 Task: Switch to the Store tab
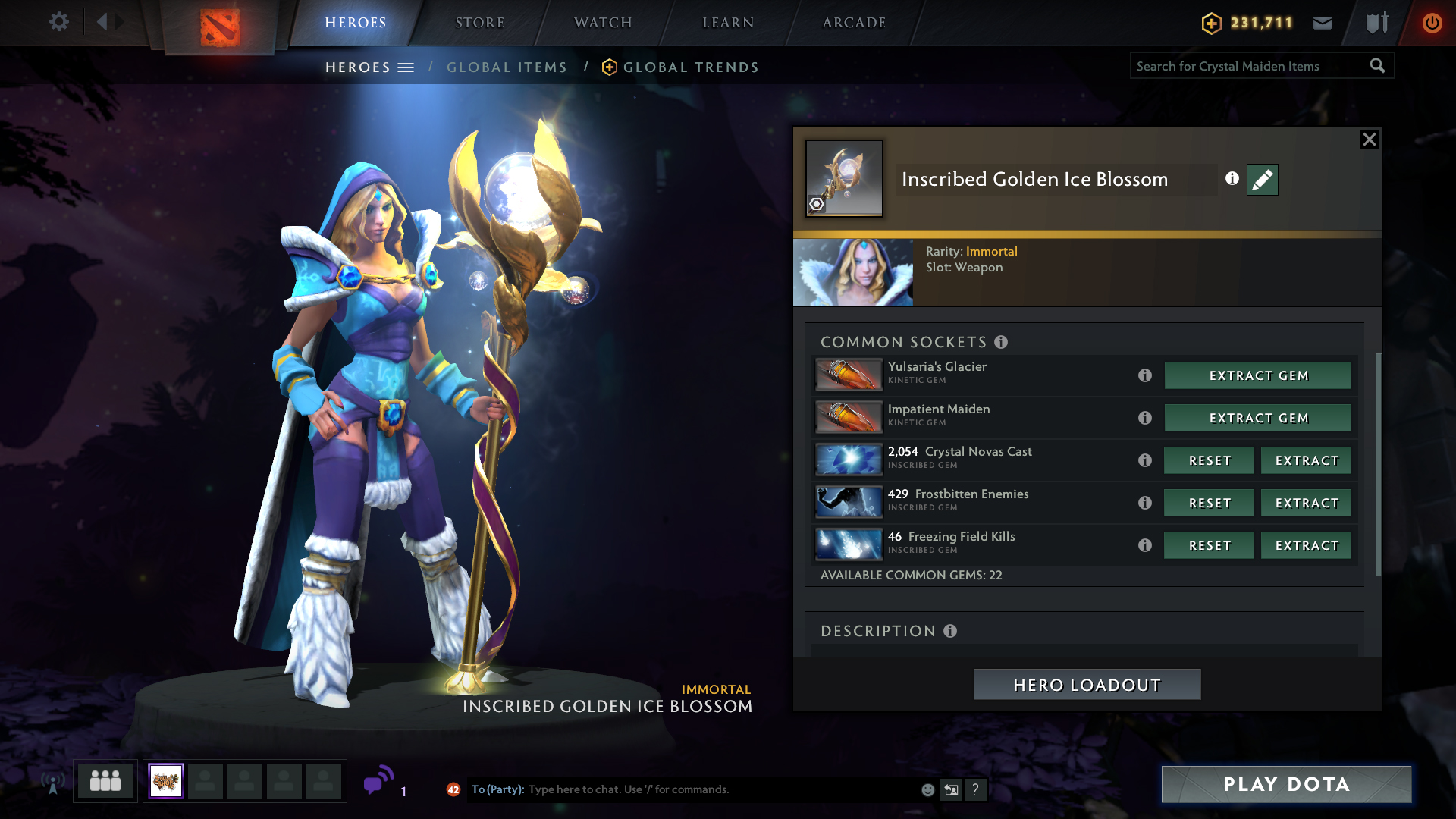click(479, 23)
